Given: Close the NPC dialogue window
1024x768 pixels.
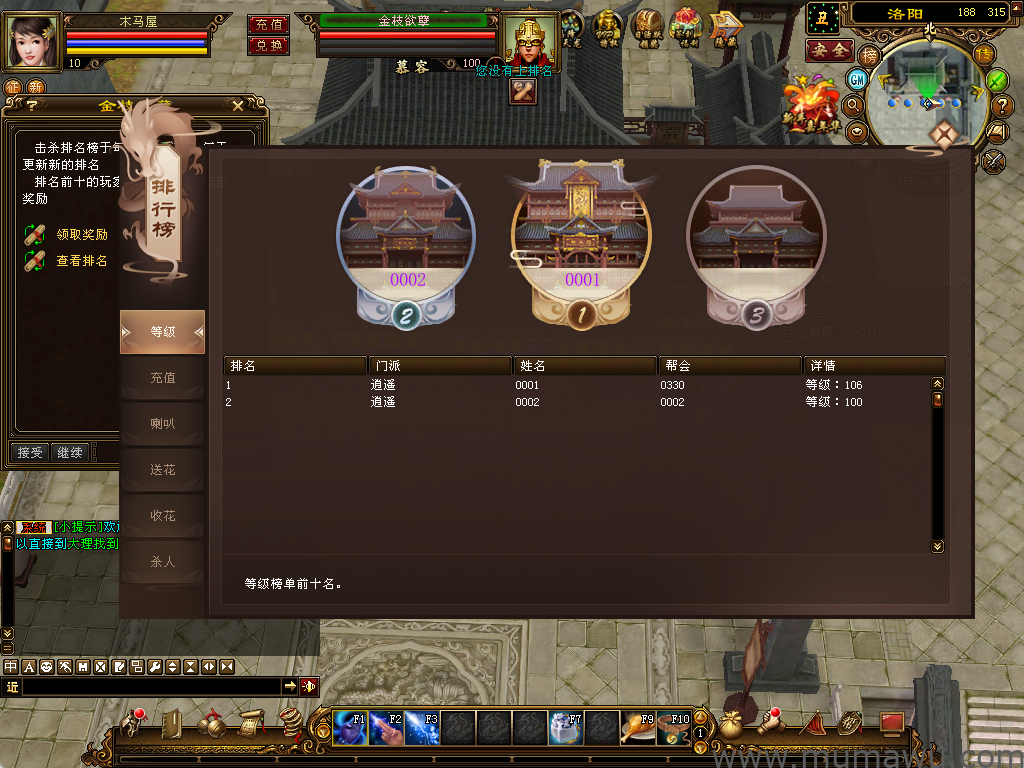Looking at the screenshot, I should 238,105.
